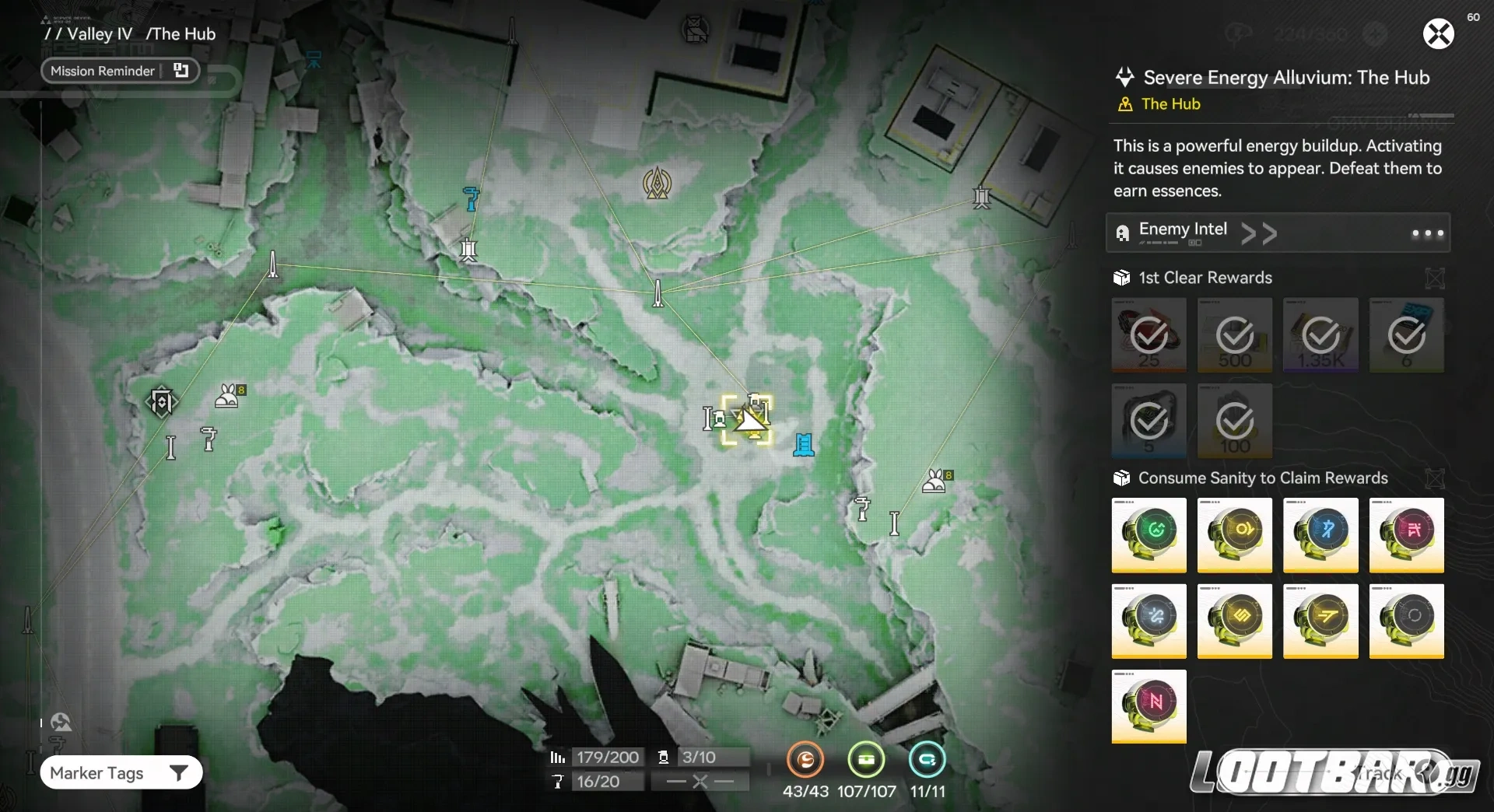The width and height of the screenshot is (1494, 812).
Task: Click 'The Hub' in the breadcrumb path
Action: click(x=181, y=33)
